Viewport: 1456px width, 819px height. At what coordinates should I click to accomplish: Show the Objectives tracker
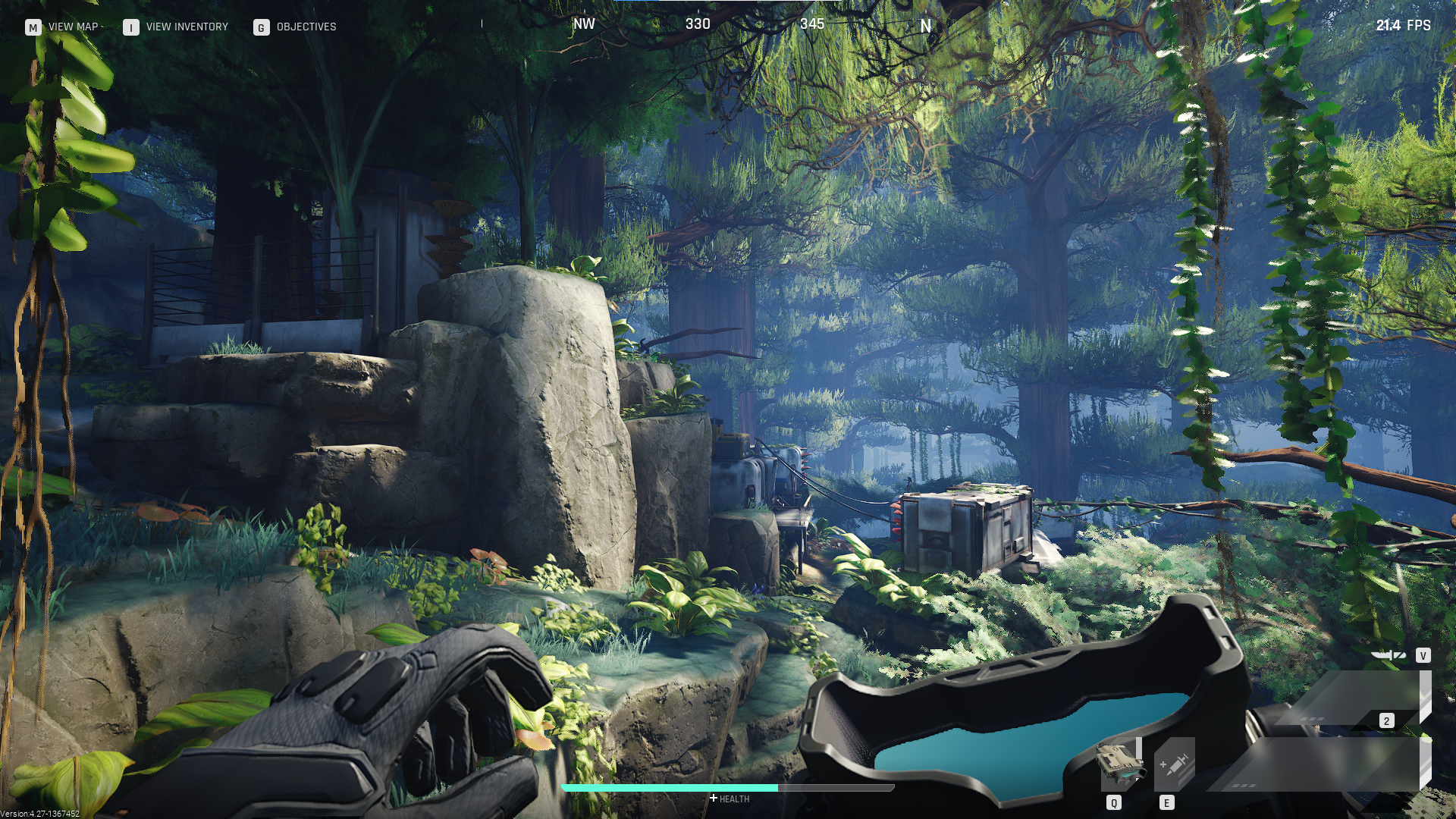(295, 27)
